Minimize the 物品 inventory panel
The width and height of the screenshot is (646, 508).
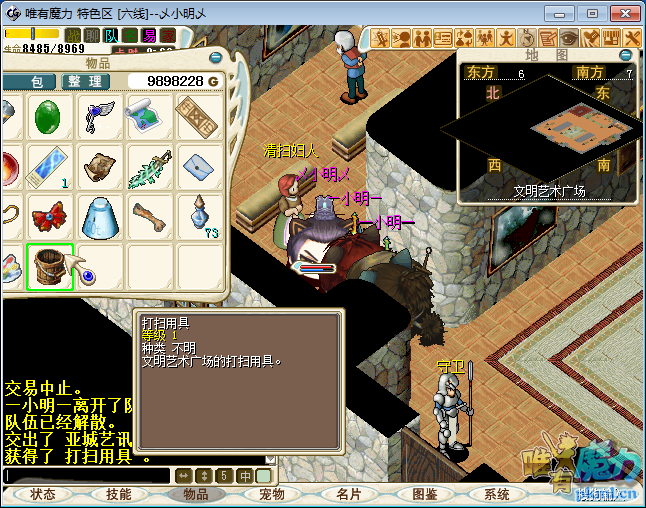(x=216, y=58)
